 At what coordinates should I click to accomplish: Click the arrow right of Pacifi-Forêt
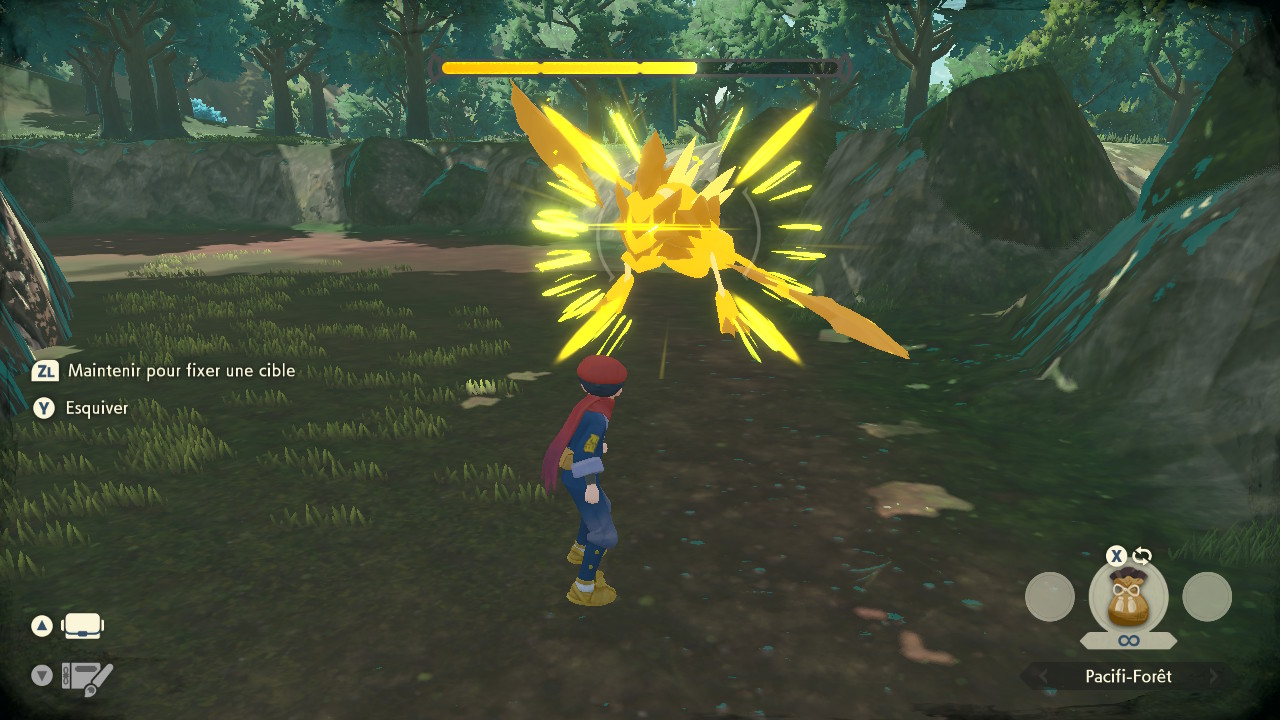click(1213, 677)
